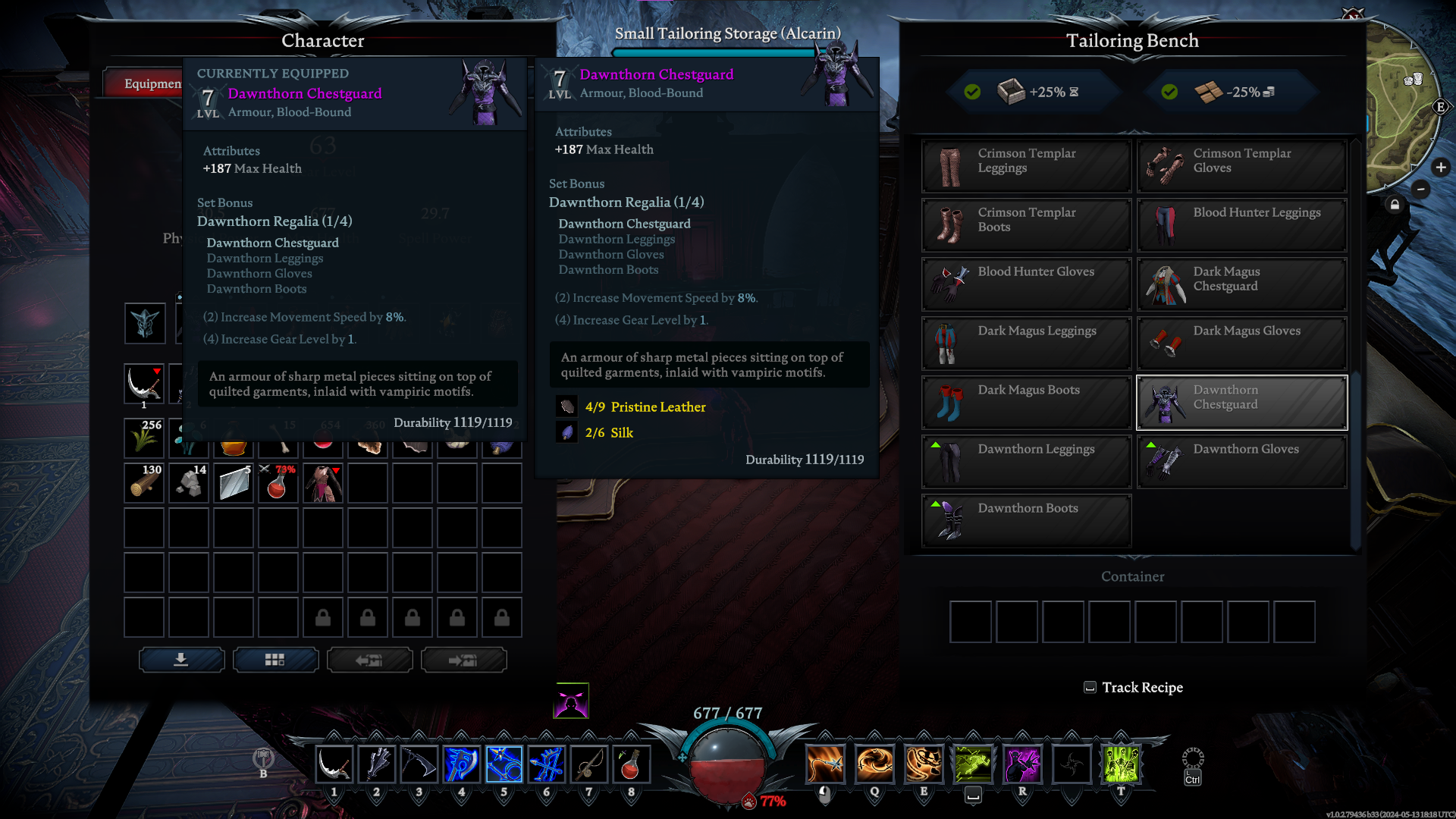
Task: Choose the Crimson Templar Gloves recipe
Action: (1241, 165)
